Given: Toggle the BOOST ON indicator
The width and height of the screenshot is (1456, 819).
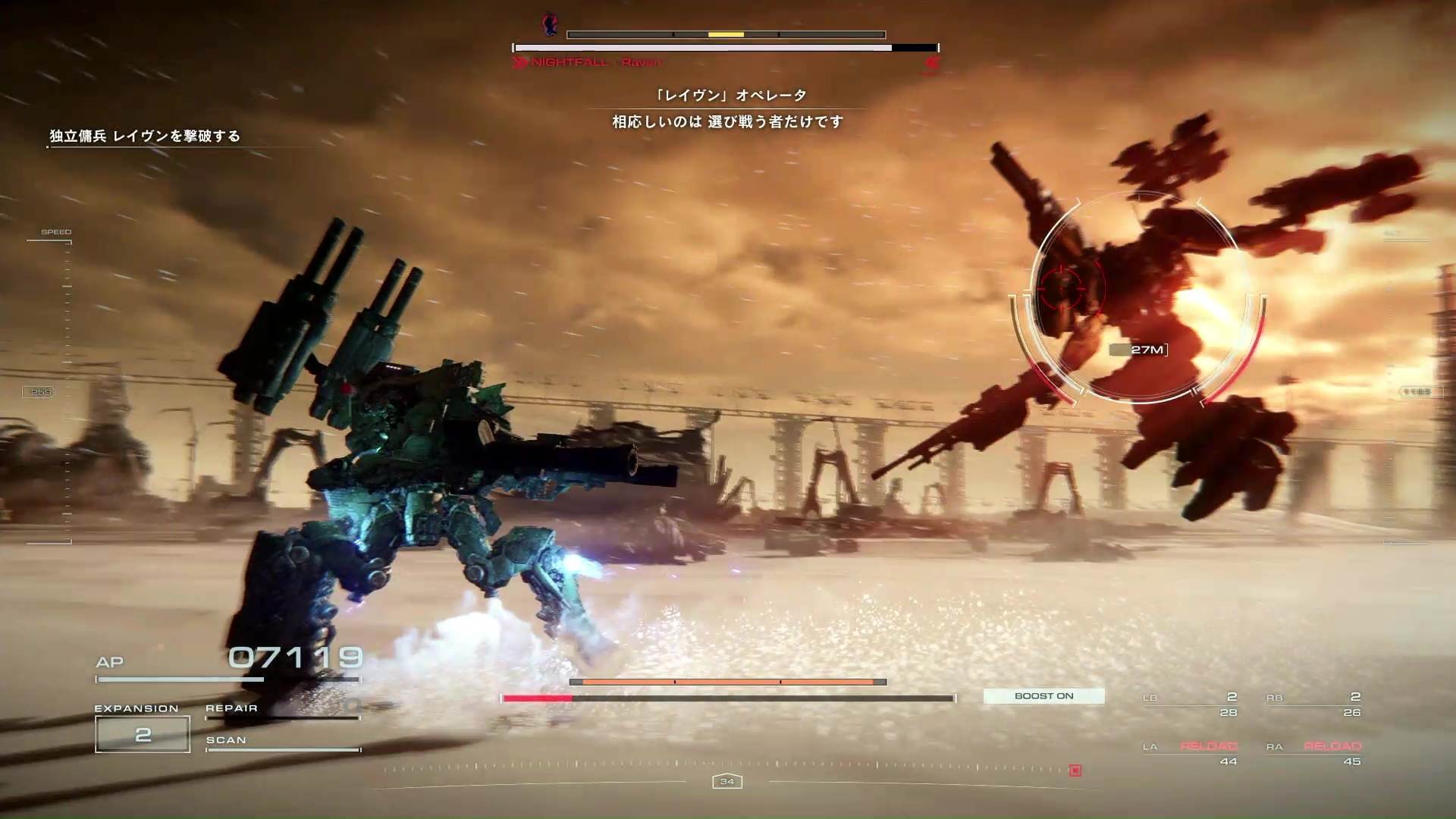Looking at the screenshot, I should click(1043, 696).
